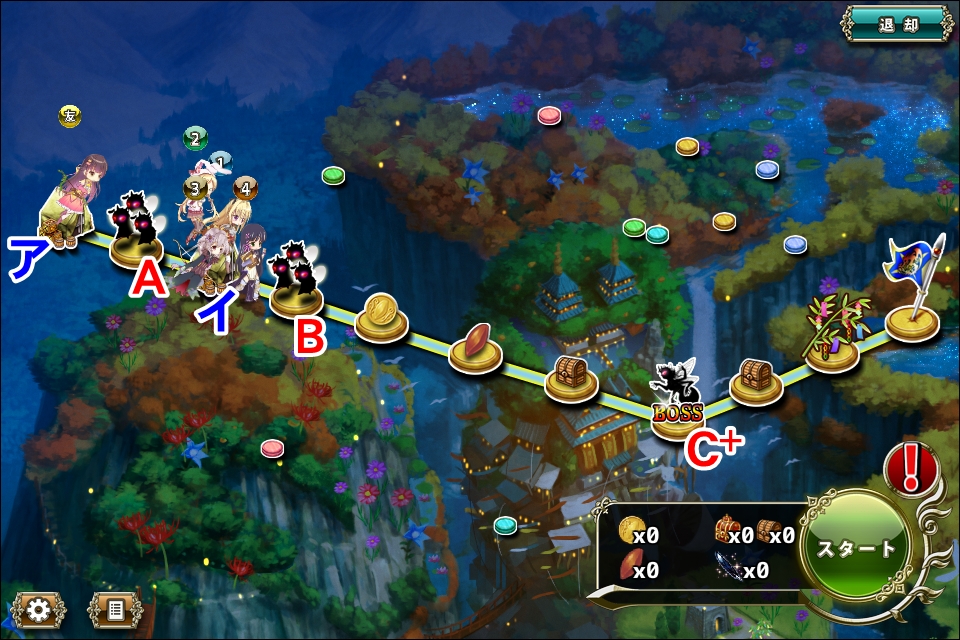Open the document list log button

pyautogui.click(x=115, y=609)
